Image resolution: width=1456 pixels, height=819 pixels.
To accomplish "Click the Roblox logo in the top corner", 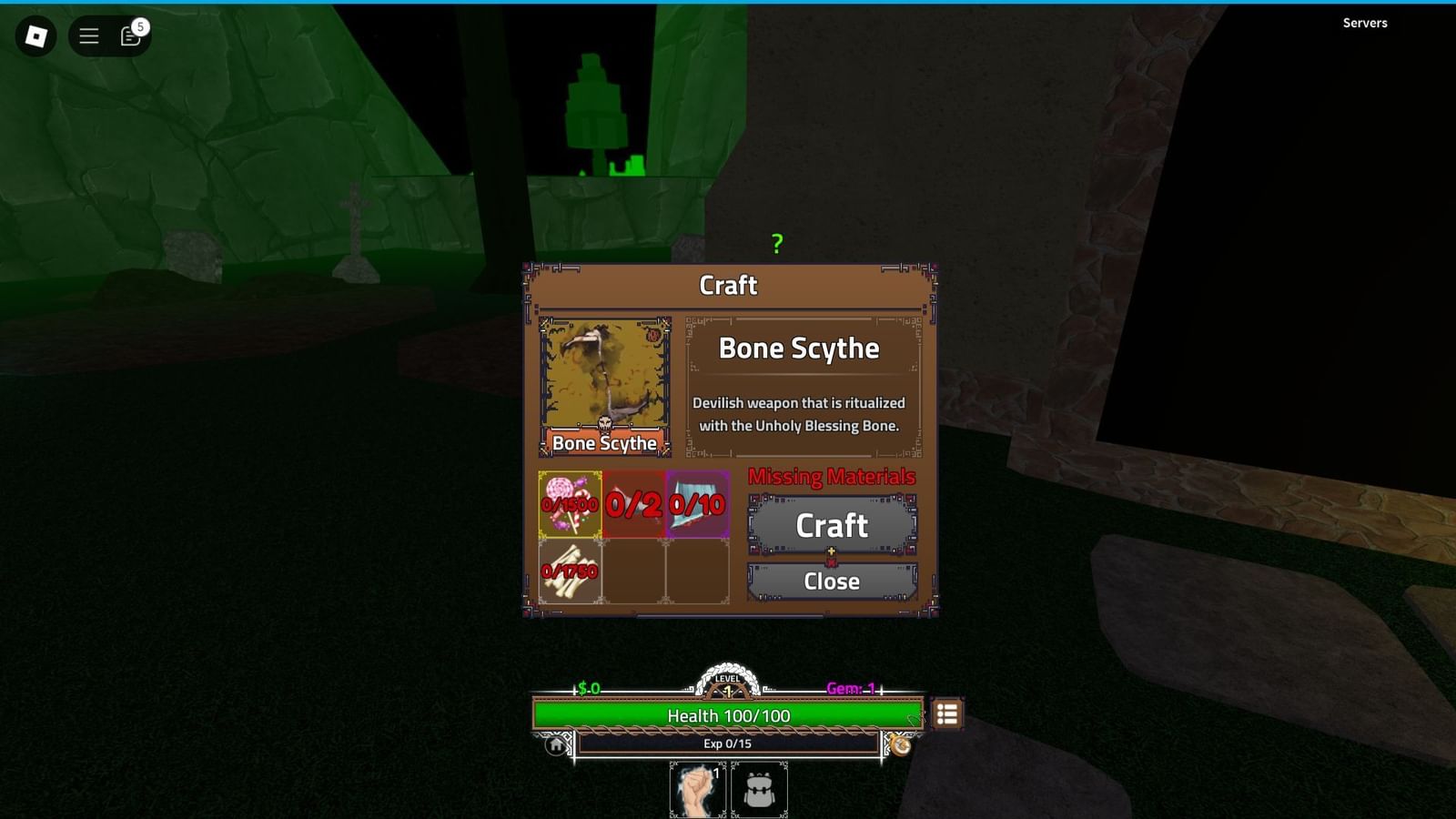I will [35, 36].
